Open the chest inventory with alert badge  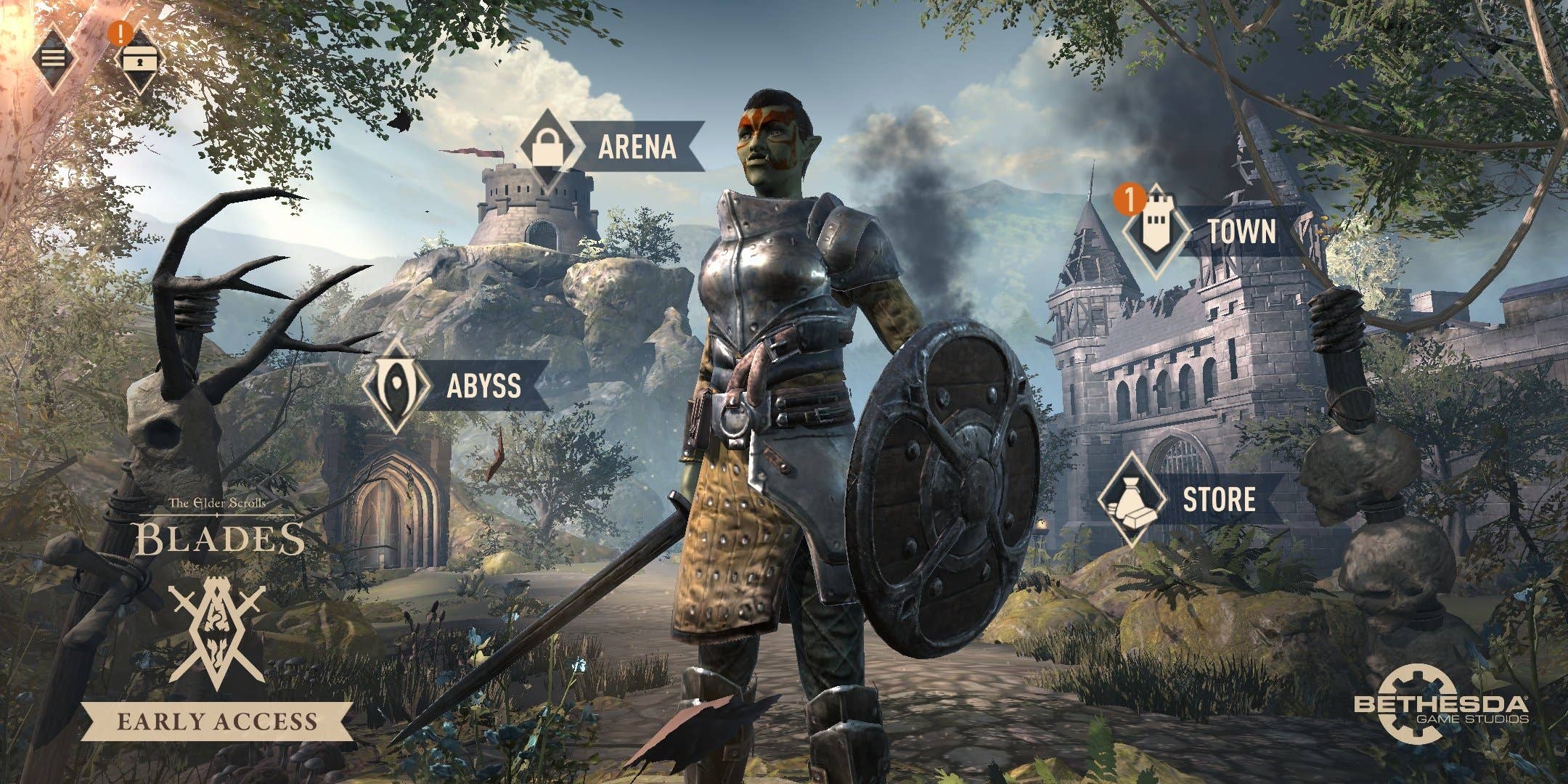click(136, 62)
